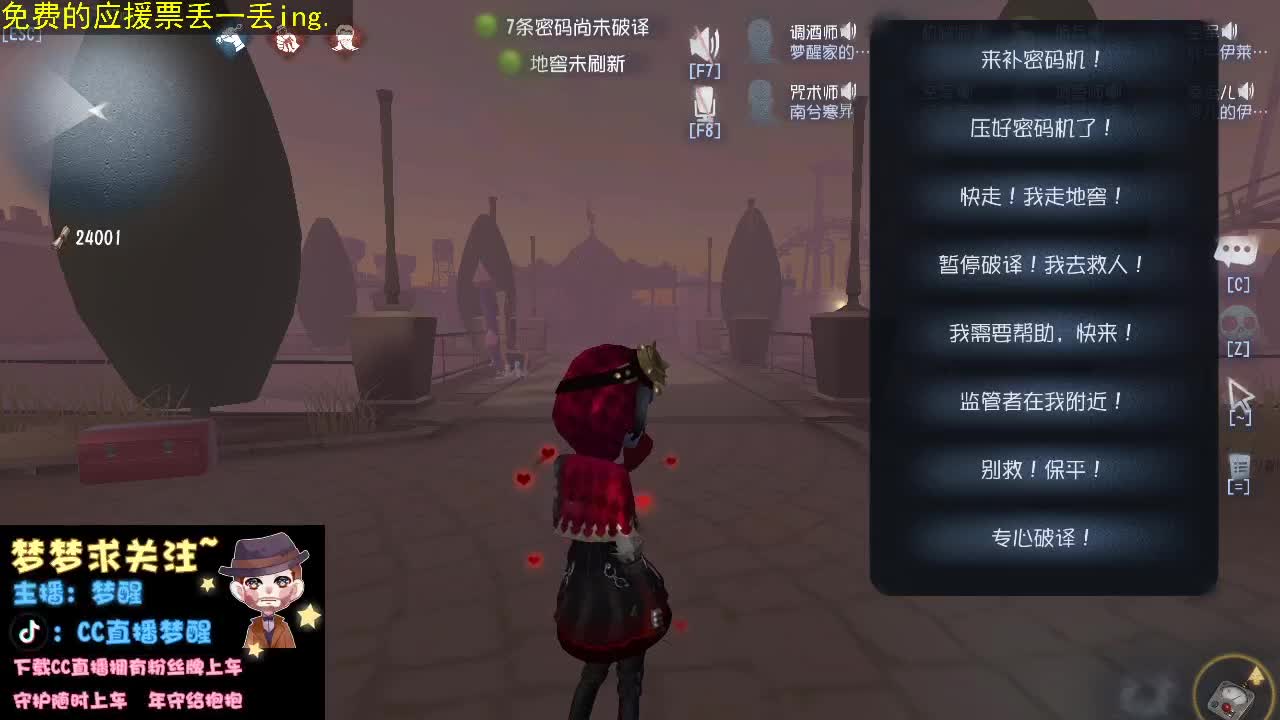The image size is (1280, 720).
Task: Select the quick message 来补密码机！
Action: pyautogui.click(x=1043, y=58)
